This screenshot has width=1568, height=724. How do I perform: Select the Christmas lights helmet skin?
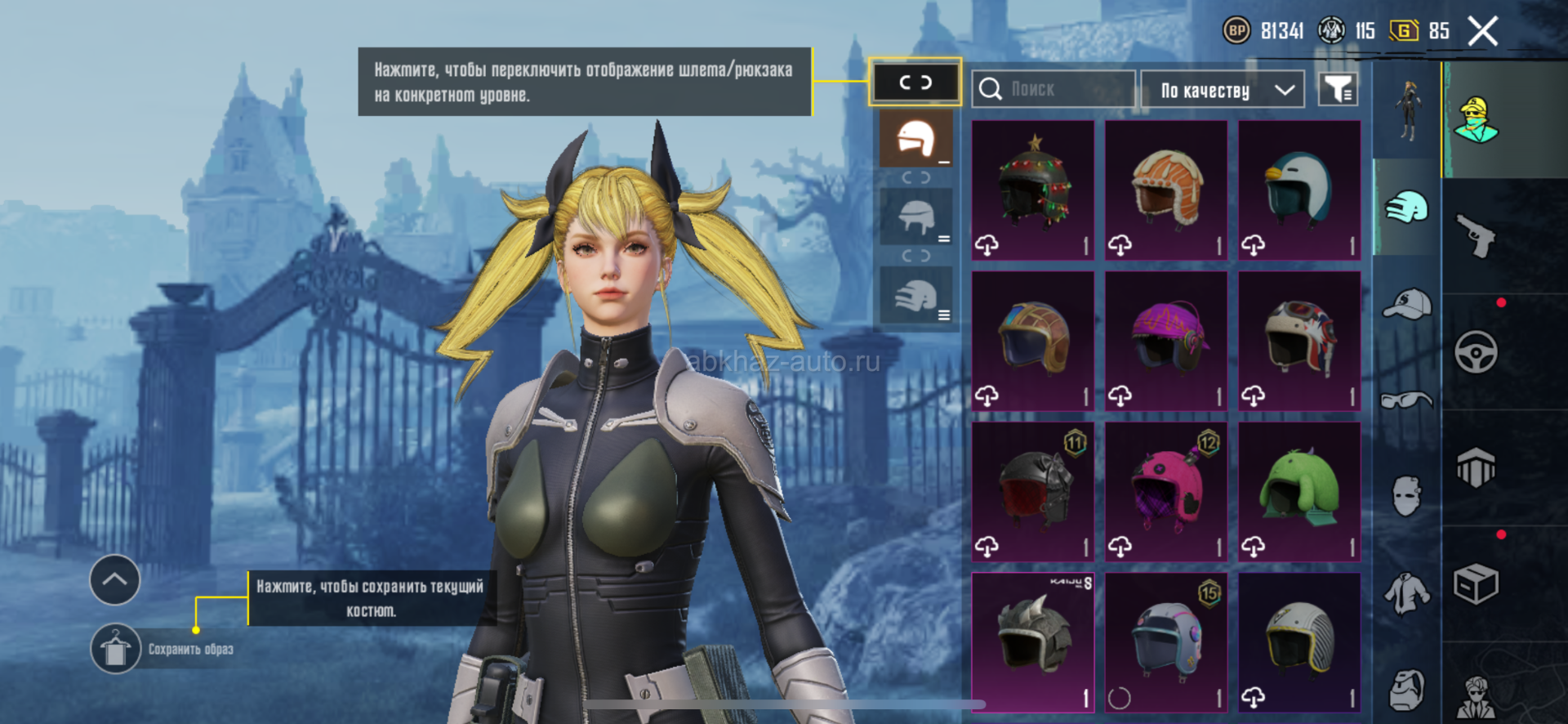(x=1033, y=190)
